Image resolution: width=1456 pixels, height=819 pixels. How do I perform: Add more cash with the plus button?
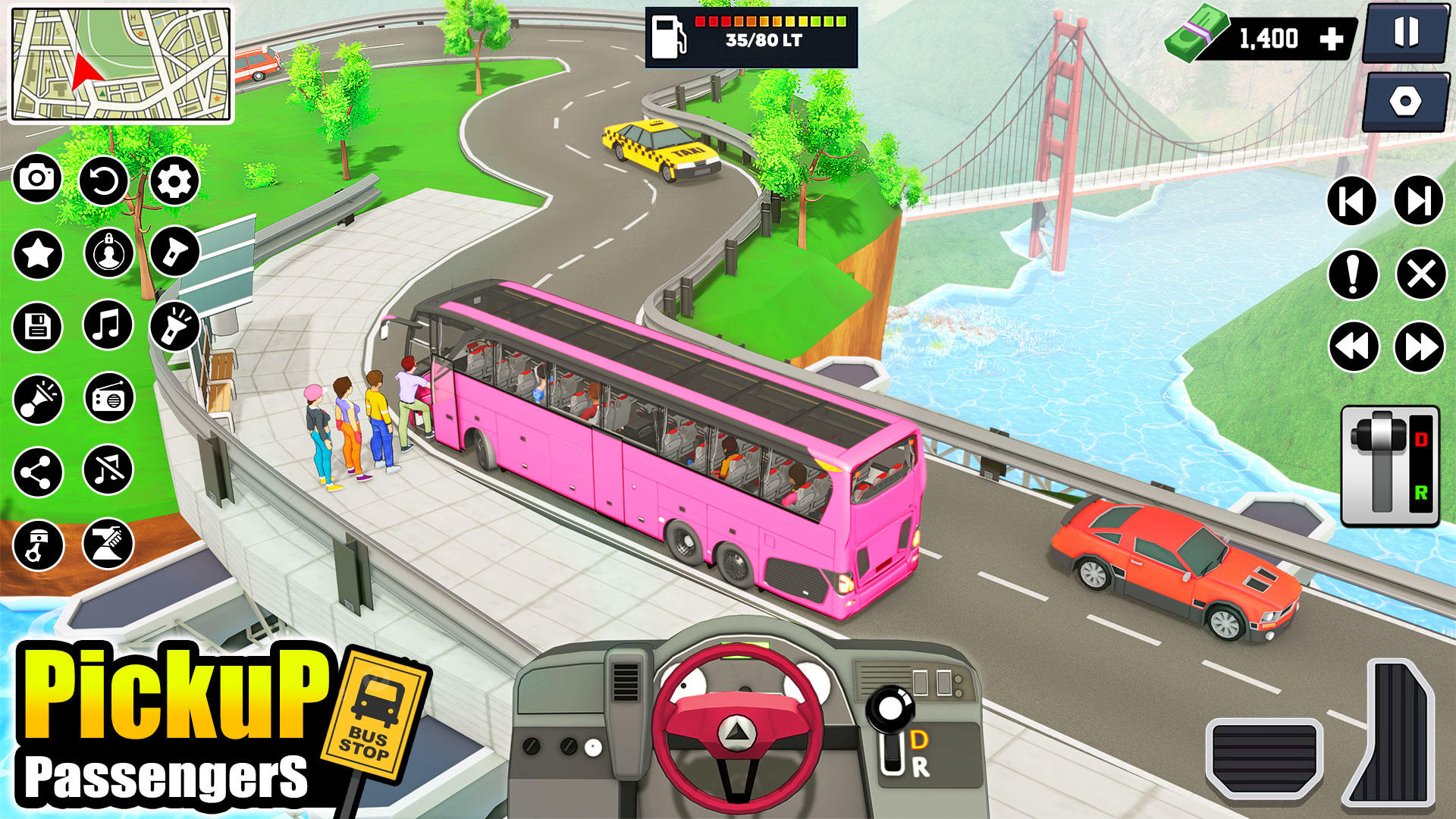[x=1332, y=39]
